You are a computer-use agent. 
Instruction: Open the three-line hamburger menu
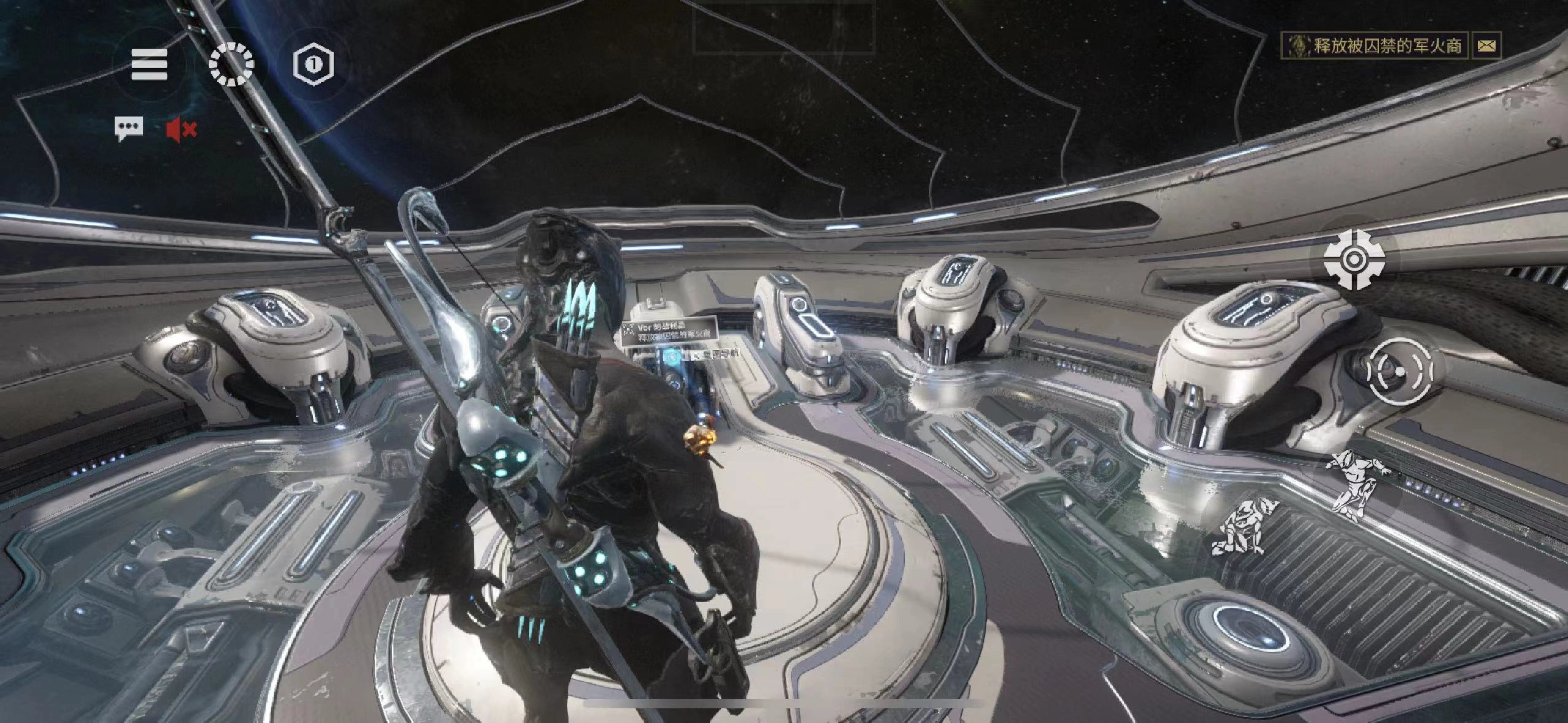tap(149, 65)
